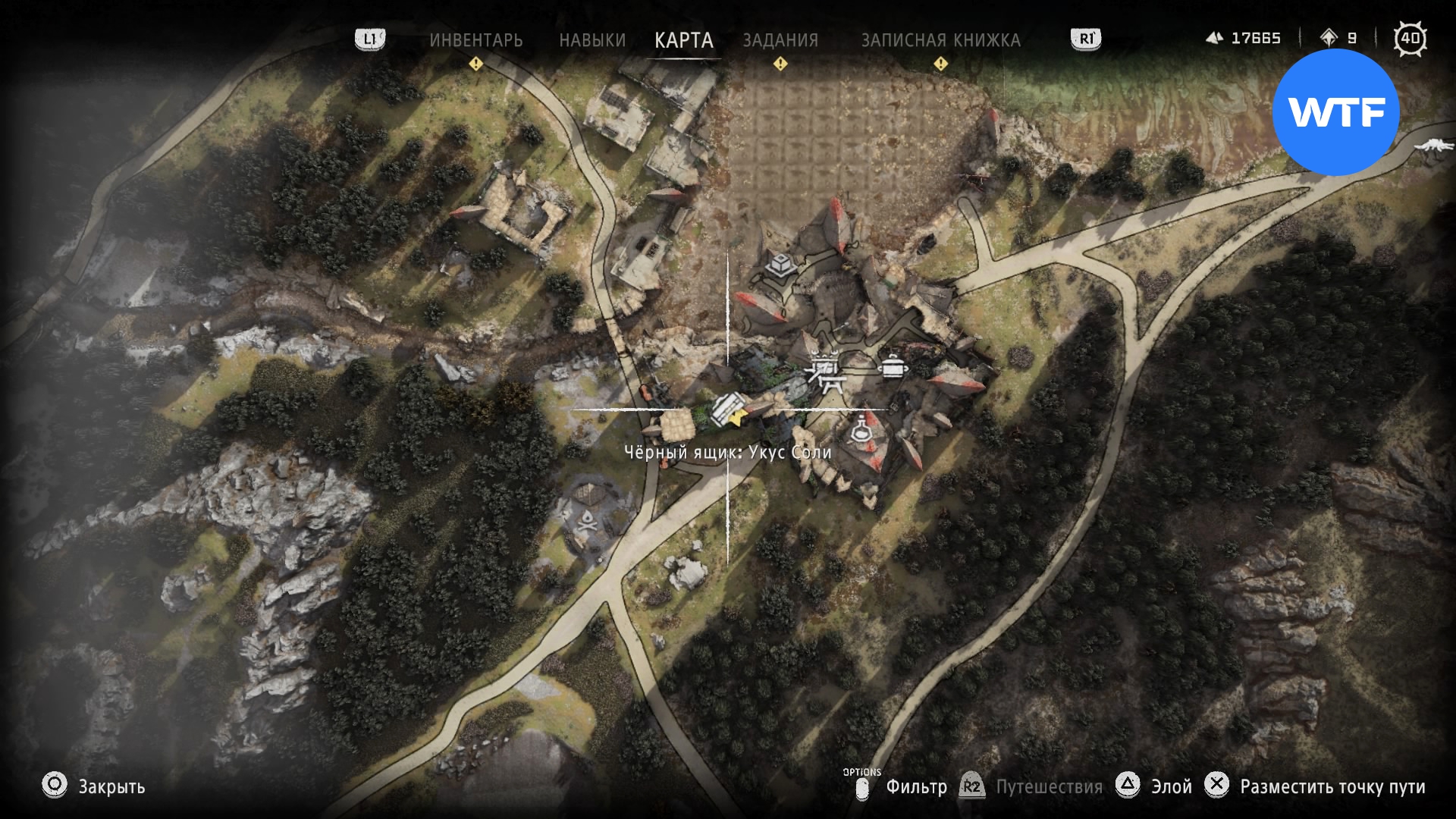The image size is (1456, 819).
Task: Select the cooking pot map marker
Action: tap(893, 366)
